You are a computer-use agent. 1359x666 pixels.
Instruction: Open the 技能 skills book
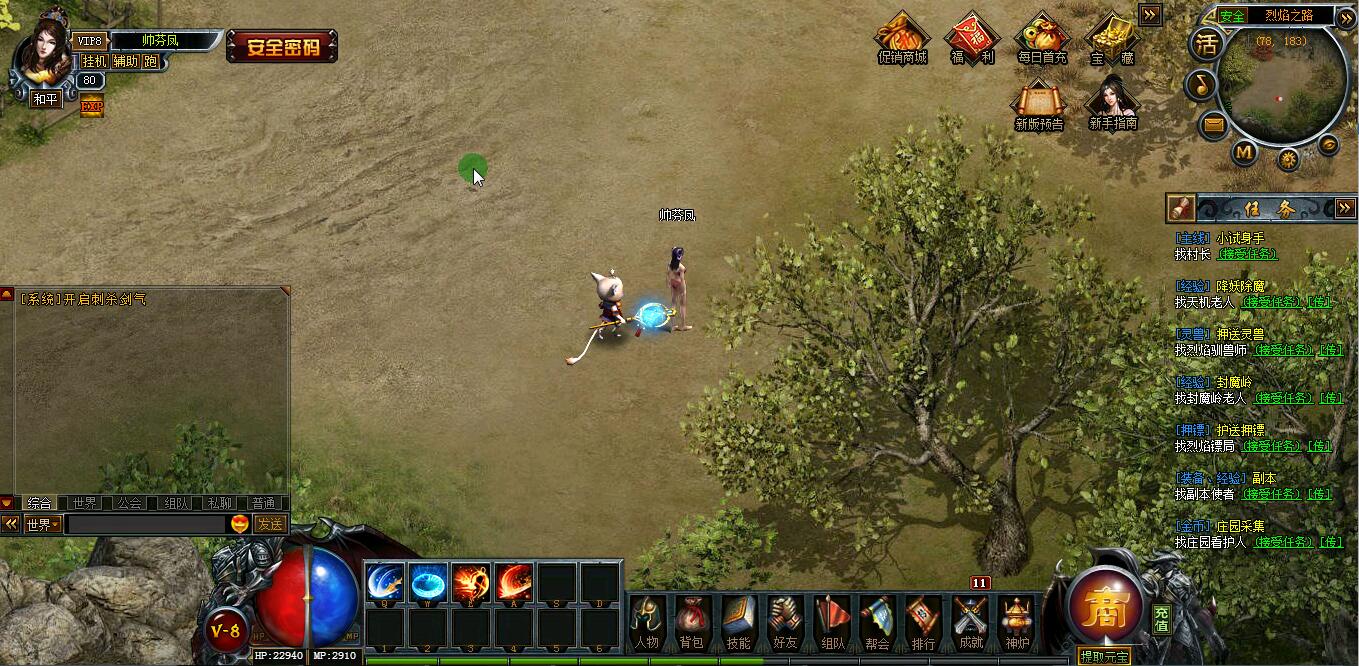click(738, 620)
